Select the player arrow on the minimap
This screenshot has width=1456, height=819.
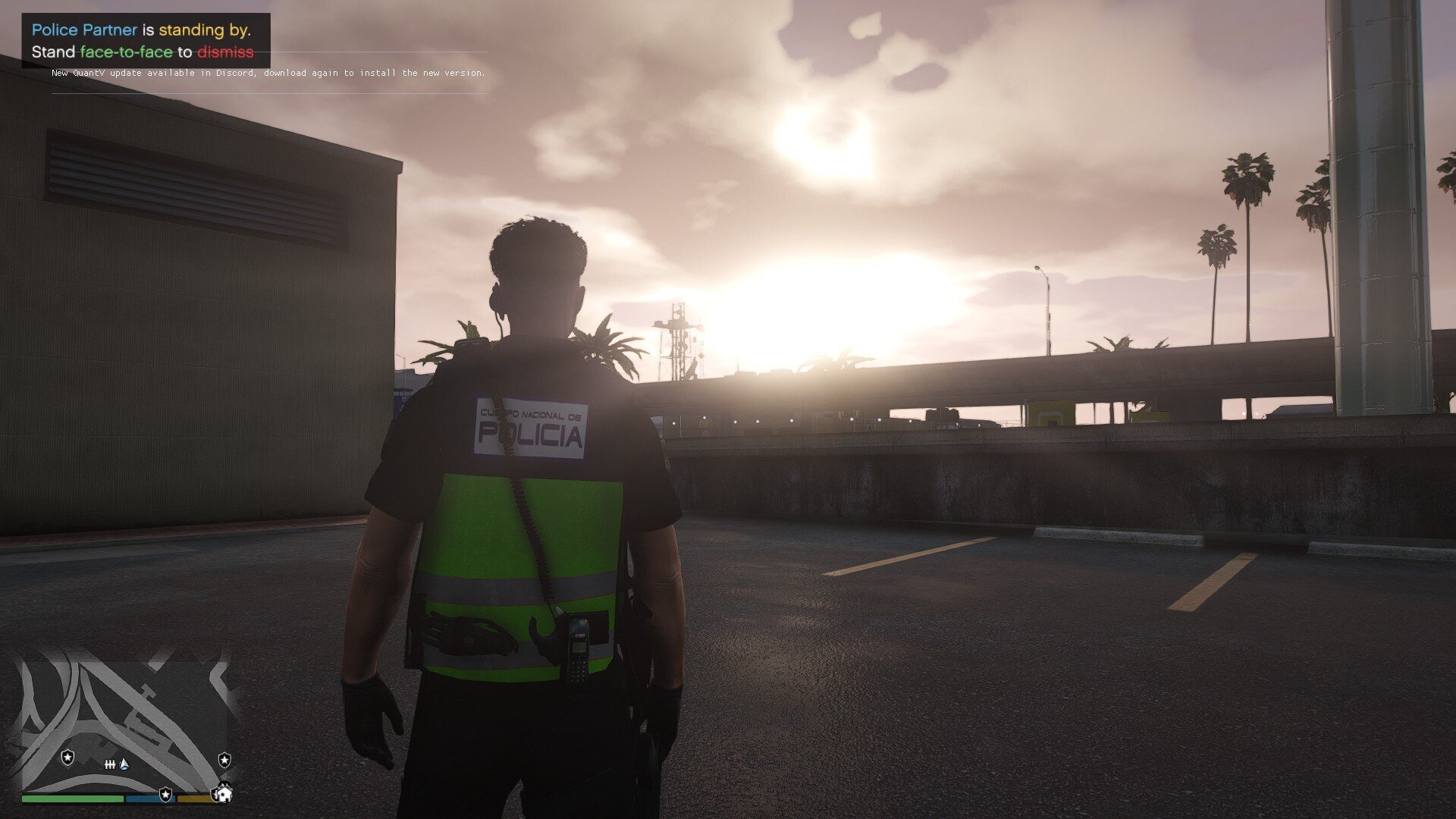(x=125, y=764)
